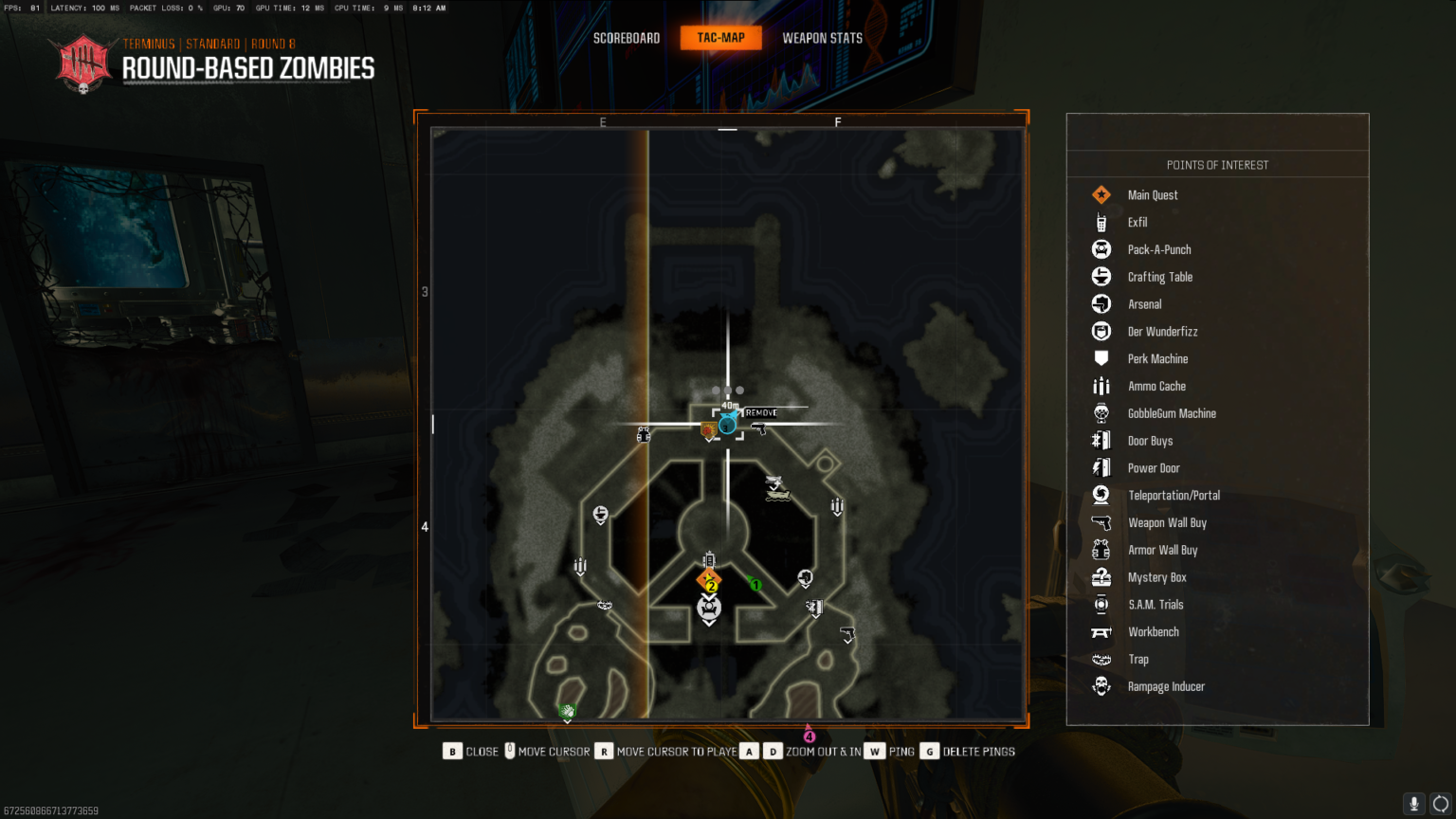Click the REMOVE label next to the player marker
This screenshot has height=819, width=1456.
[x=761, y=412]
